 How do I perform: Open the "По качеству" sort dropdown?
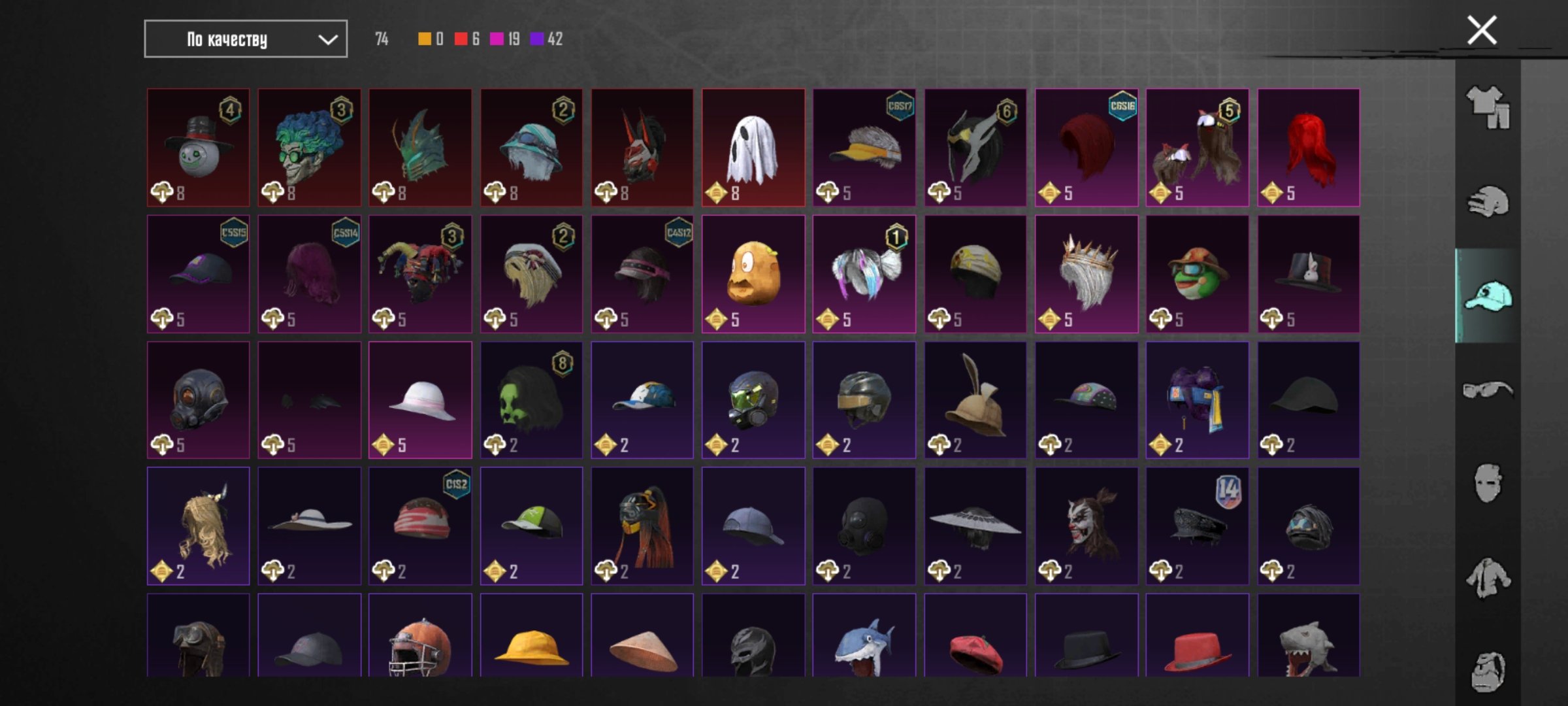(x=245, y=39)
